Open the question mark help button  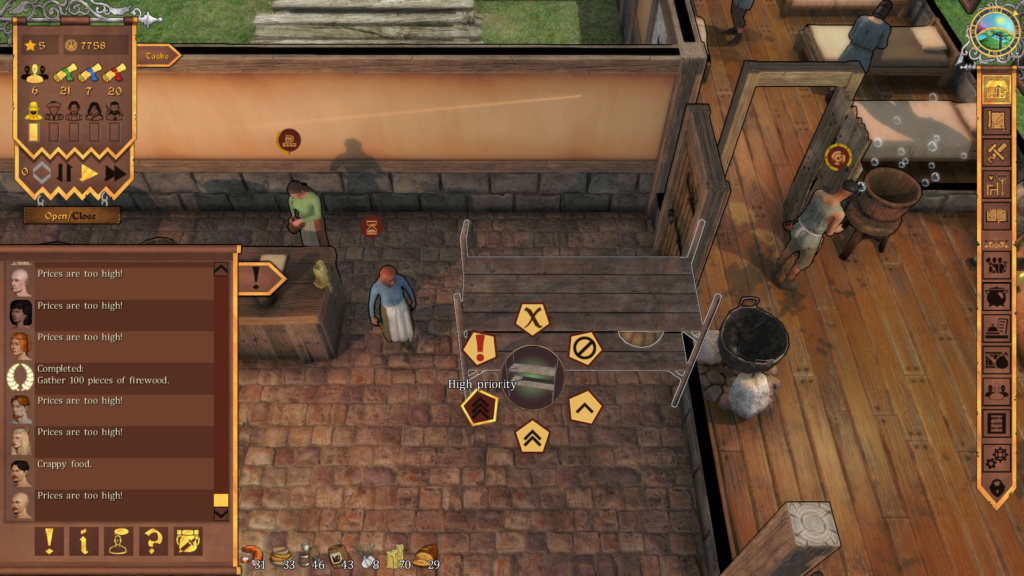pos(153,541)
